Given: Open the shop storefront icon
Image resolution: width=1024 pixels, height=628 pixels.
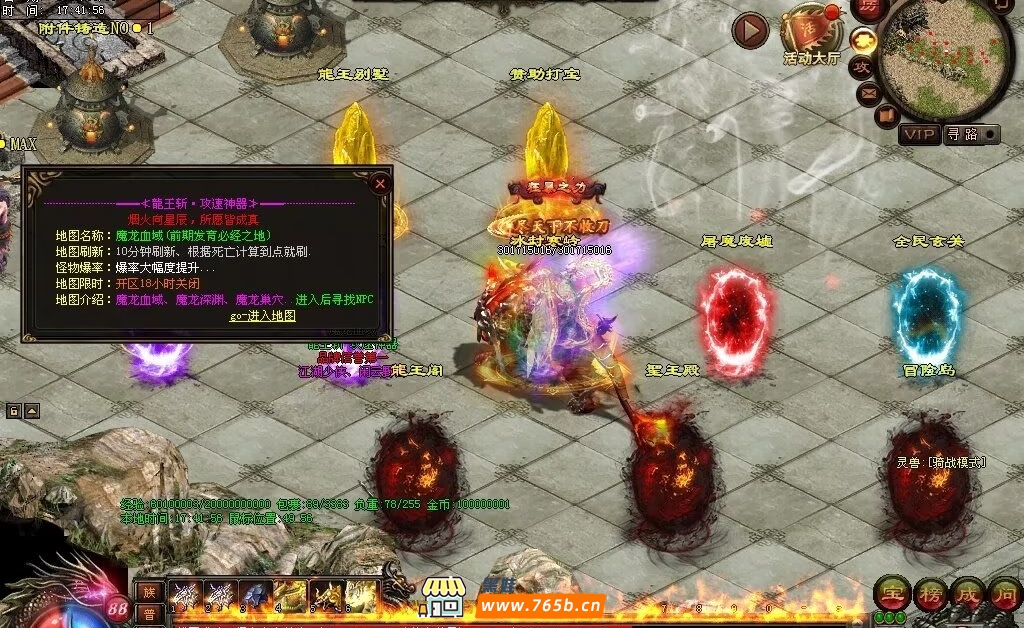Looking at the screenshot, I should coord(441,596).
